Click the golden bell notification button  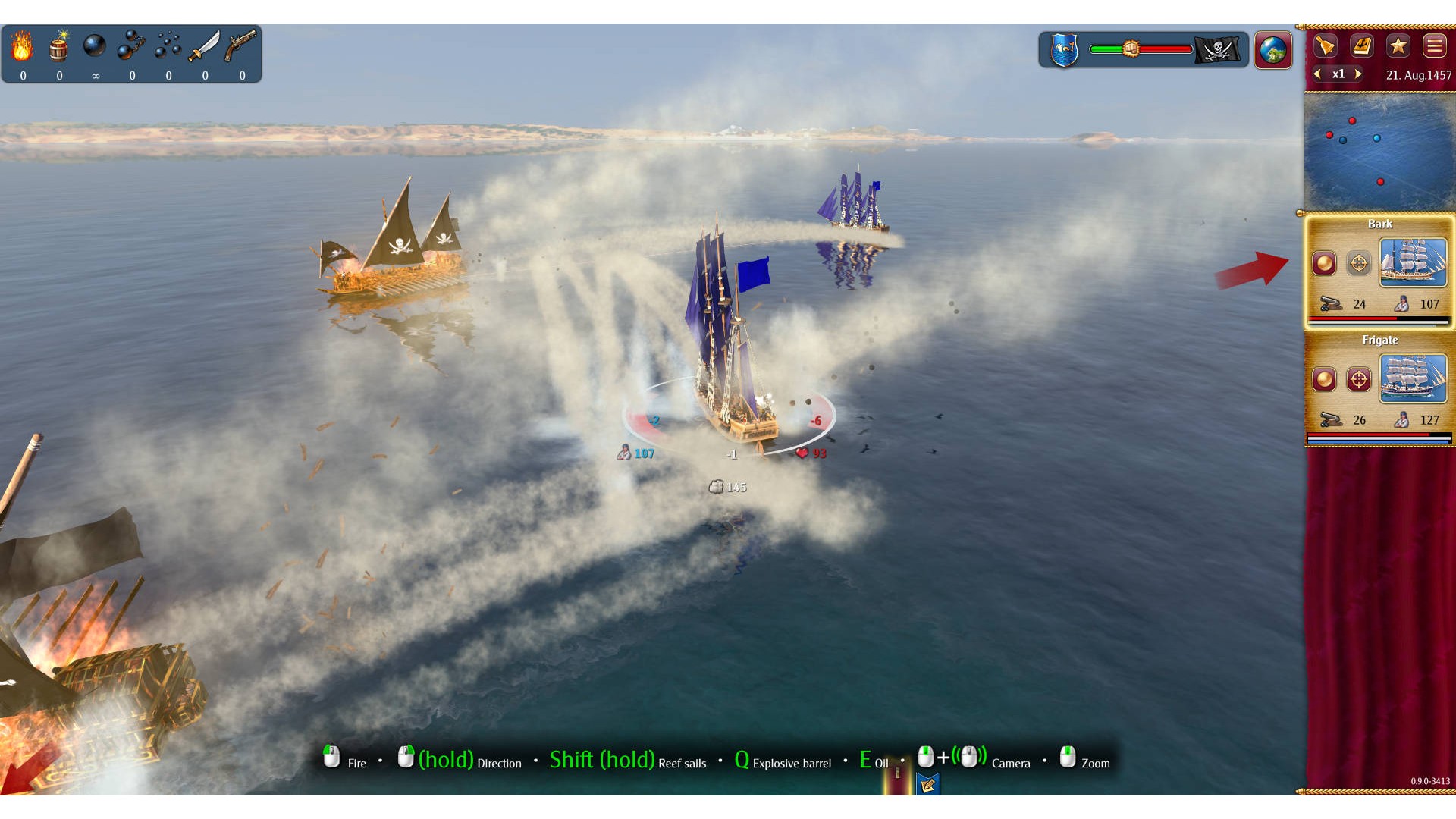coord(1325,46)
